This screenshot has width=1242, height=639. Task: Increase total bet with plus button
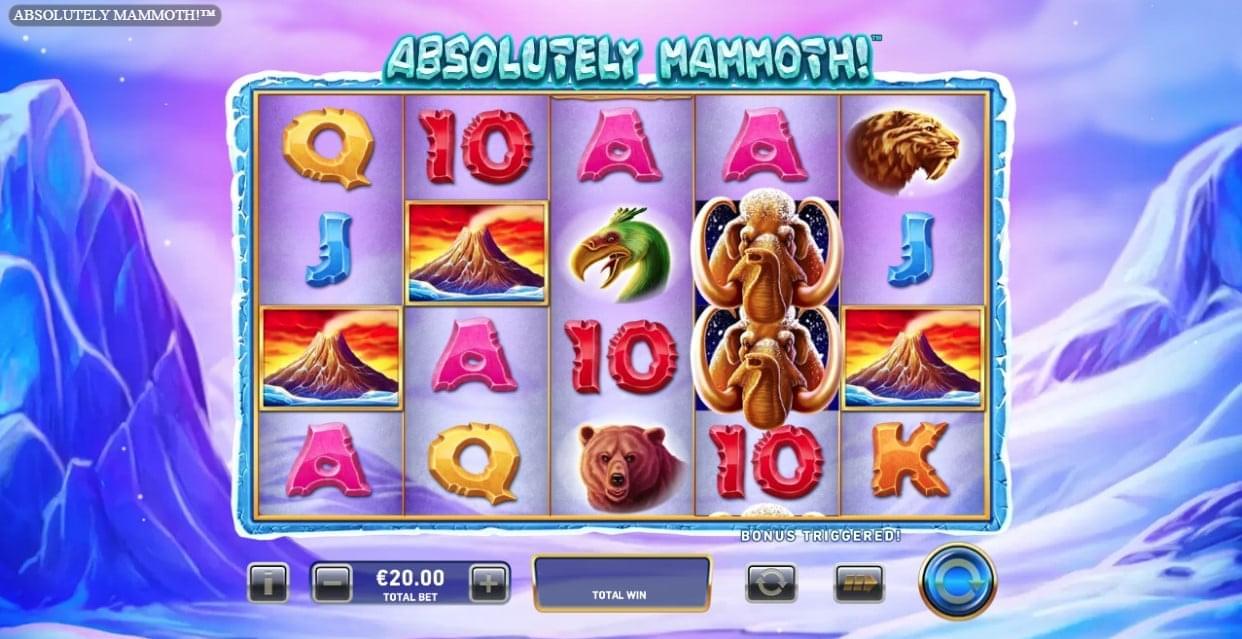[x=489, y=582]
